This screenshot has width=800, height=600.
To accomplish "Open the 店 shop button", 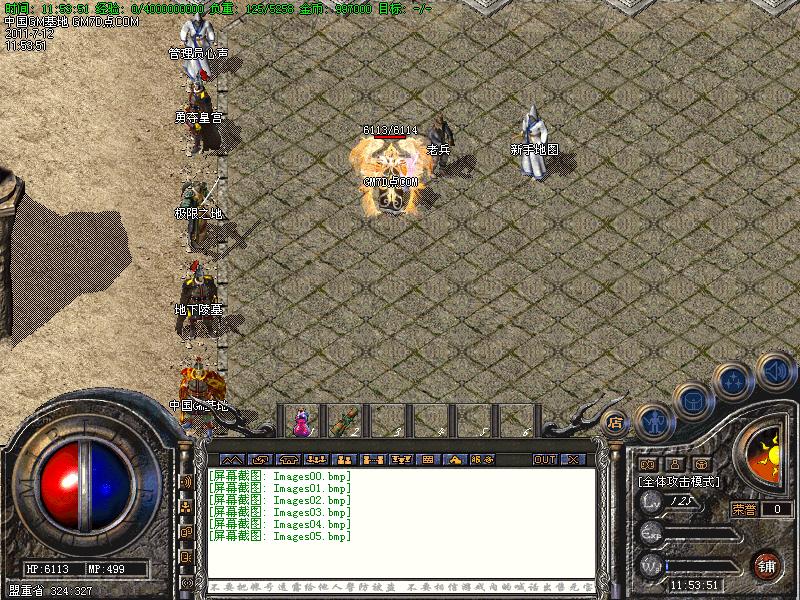I will pos(616,422).
